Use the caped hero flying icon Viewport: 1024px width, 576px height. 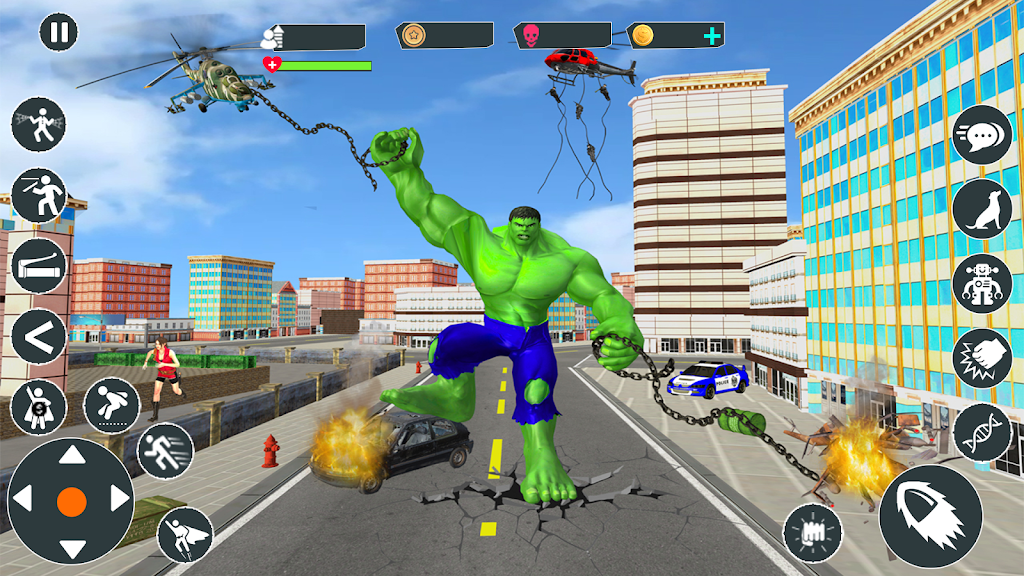(x=185, y=533)
